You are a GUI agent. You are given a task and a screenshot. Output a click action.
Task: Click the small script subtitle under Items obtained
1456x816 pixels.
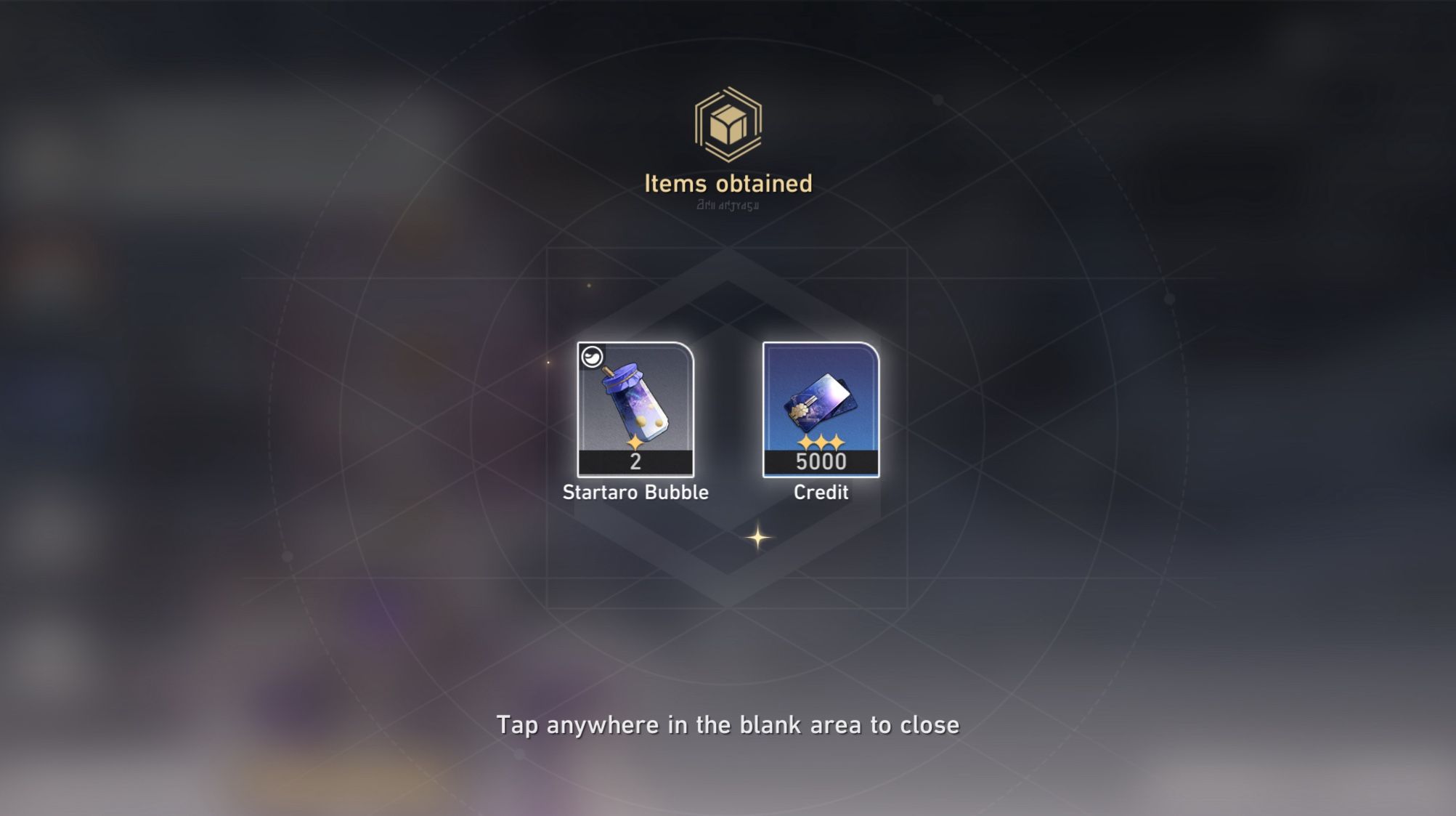point(727,206)
